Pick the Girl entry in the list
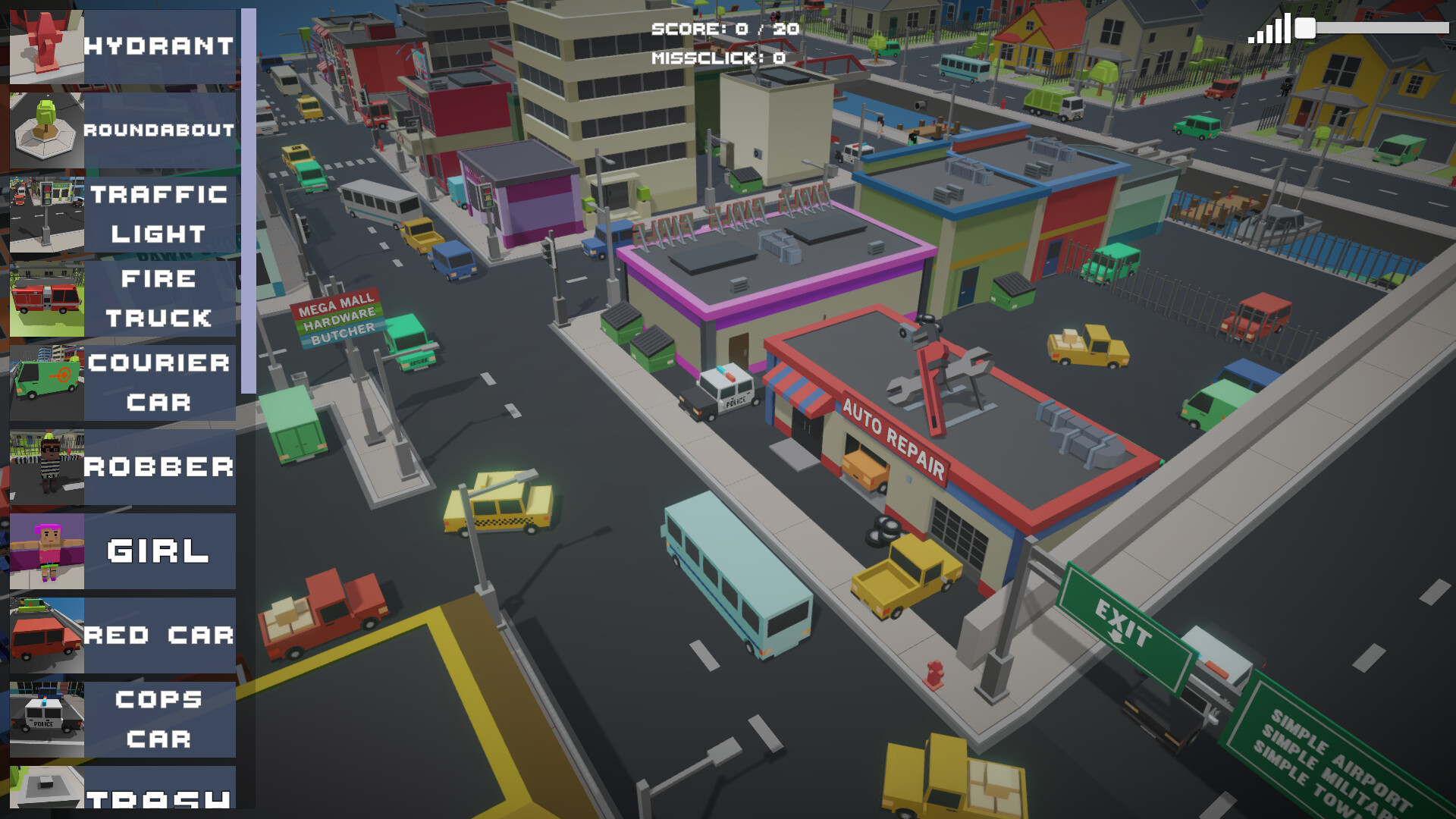This screenshot has height=819, width=1456. point(123,551)
